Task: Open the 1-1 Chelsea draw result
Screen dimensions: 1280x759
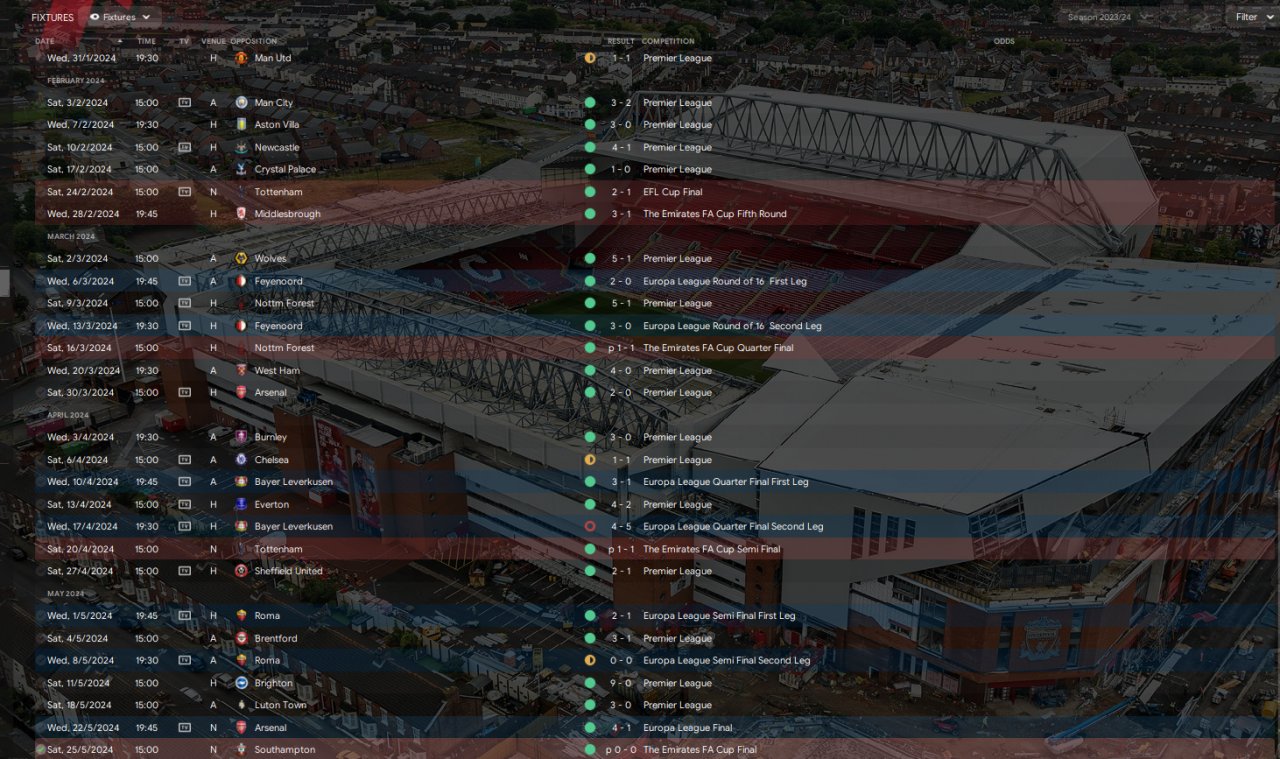Action: point(621,460)
